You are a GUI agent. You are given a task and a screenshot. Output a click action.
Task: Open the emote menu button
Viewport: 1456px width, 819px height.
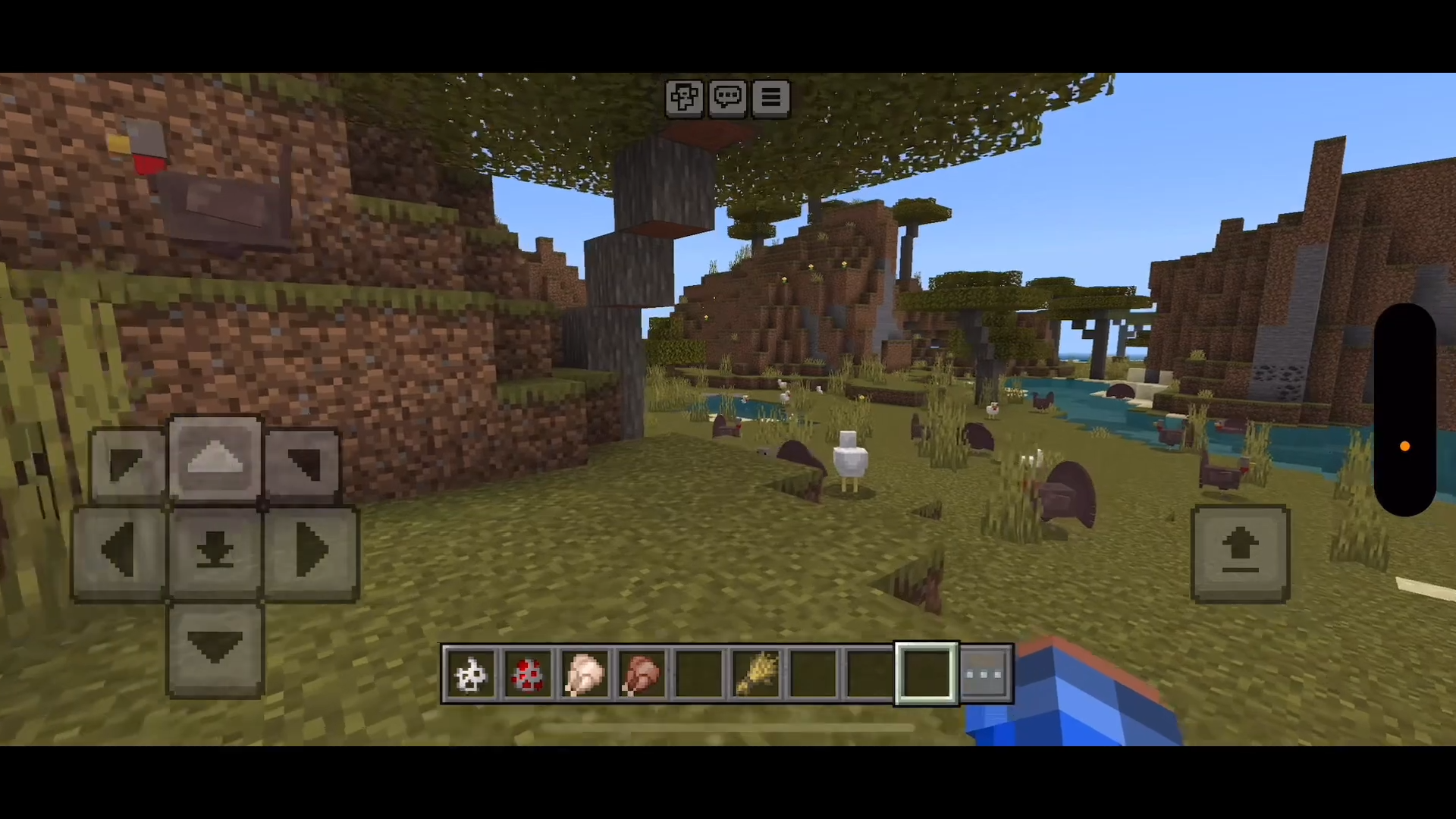[684, 98]
